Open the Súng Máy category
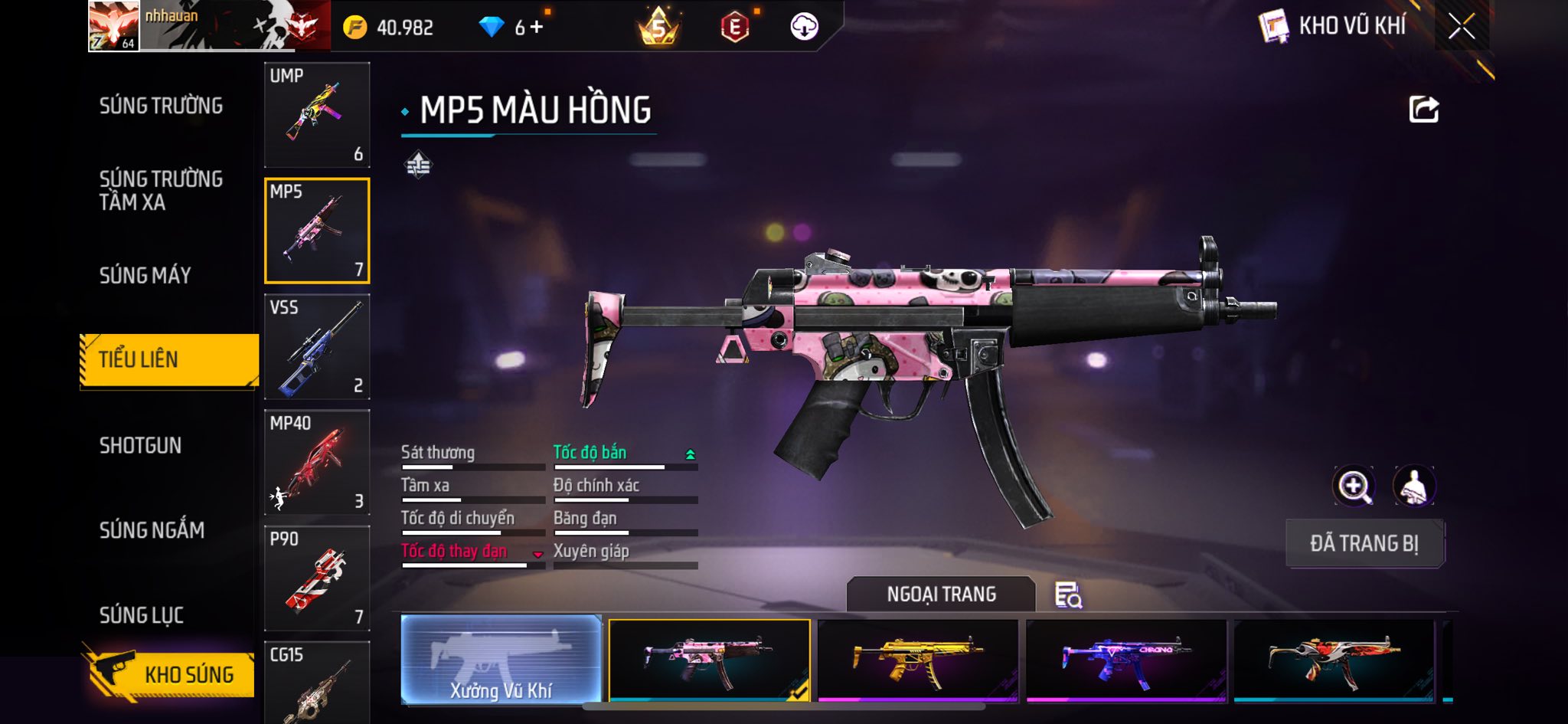1568x724 pixels. (145, 275)
